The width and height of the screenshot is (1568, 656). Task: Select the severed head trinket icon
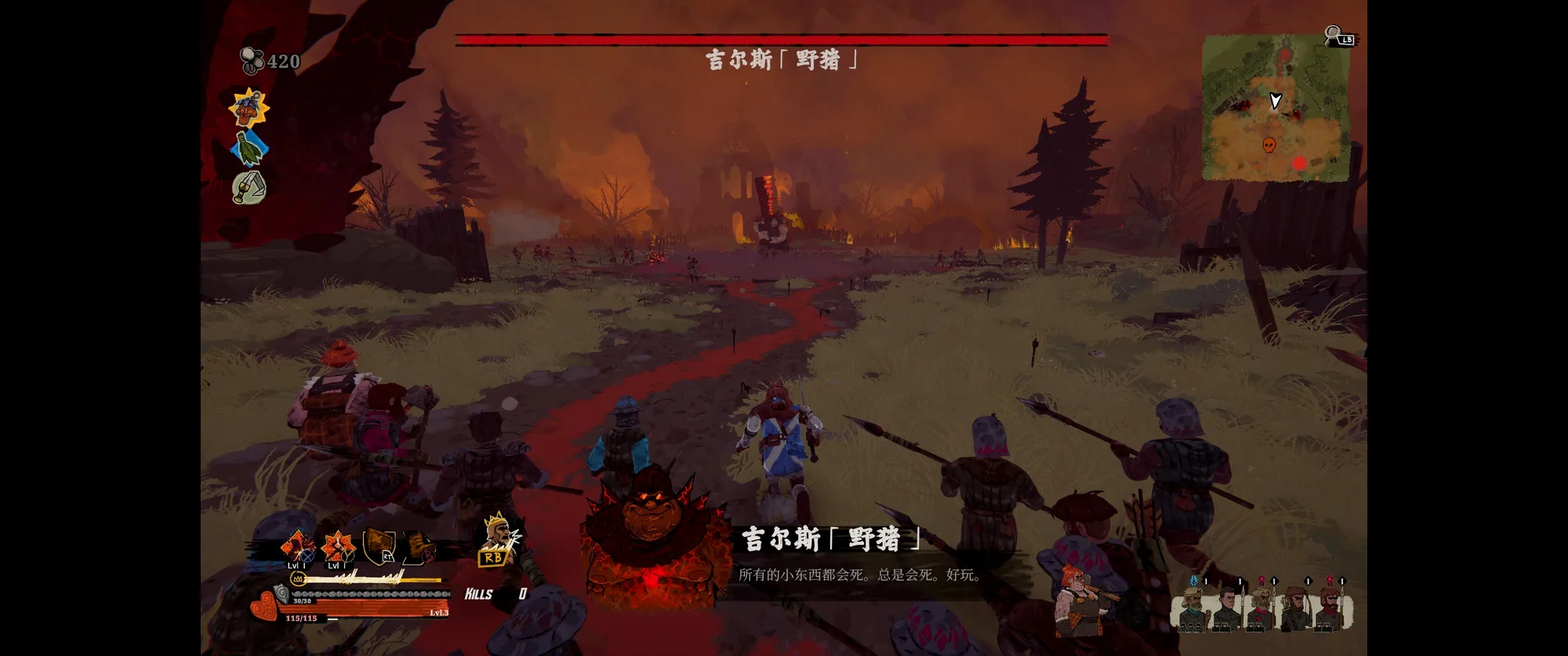[249, 107]
